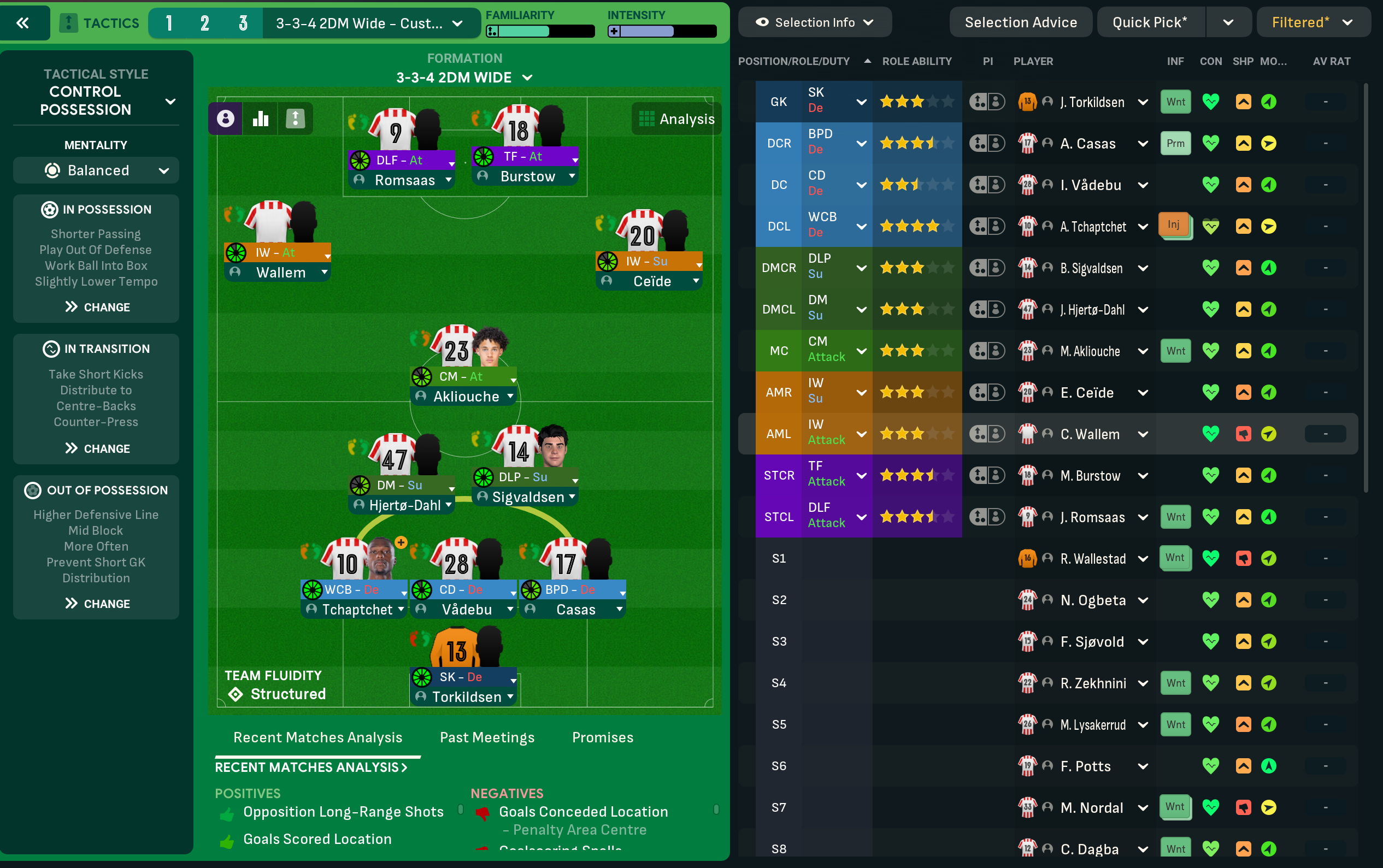Click the Wnt tag for M. Akliouche
The width and height of the screenshot is (1383, 868).
click(x=1175, y=350)
